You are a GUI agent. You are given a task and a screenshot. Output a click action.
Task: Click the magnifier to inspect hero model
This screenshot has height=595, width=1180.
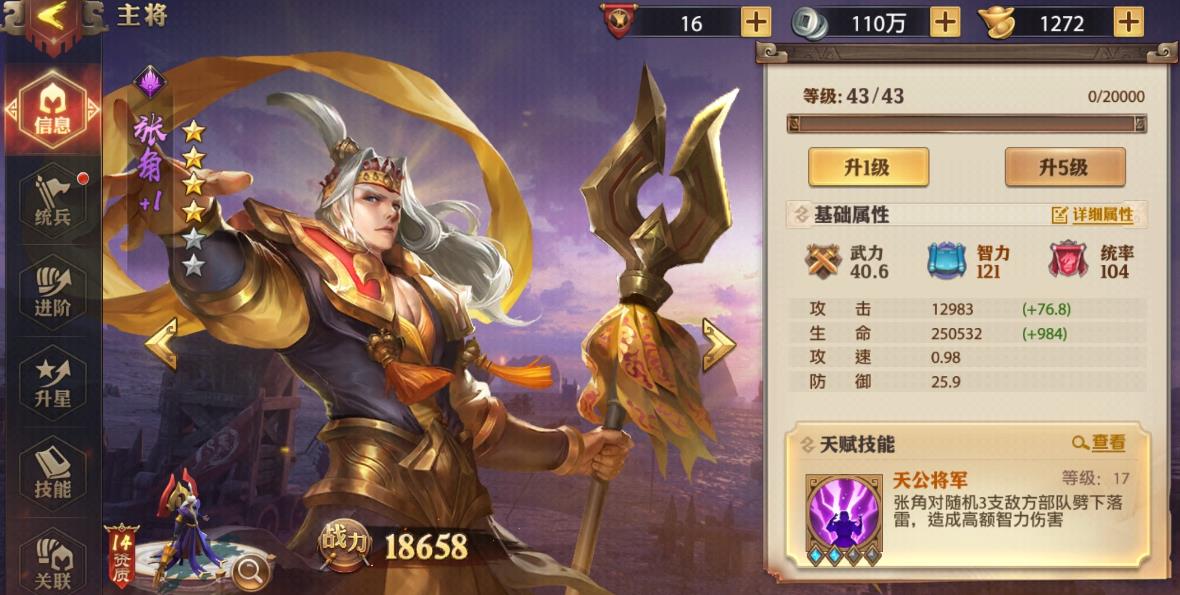pyautogui.click(x=250, y=570)
